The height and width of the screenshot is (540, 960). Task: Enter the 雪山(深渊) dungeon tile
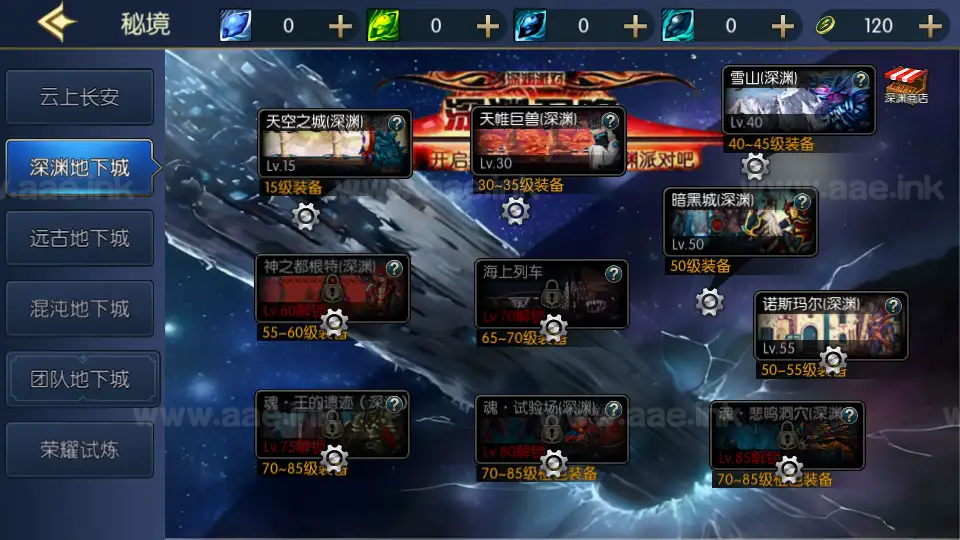click(790, 101)
